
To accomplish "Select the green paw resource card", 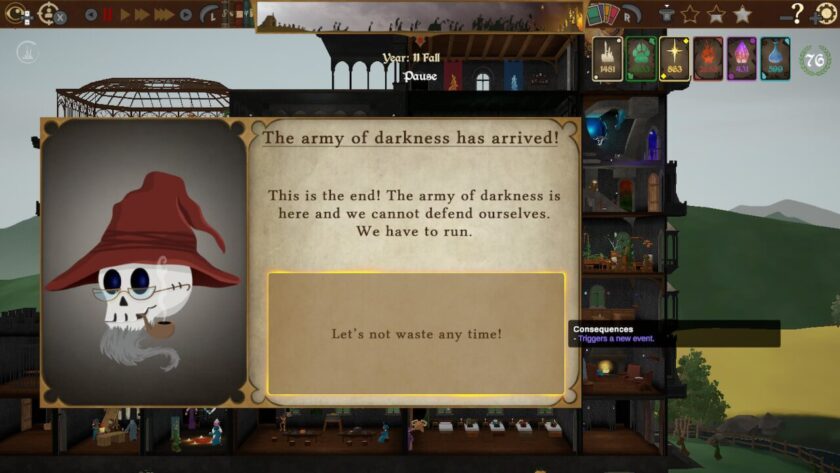I will tap(641, 59).
